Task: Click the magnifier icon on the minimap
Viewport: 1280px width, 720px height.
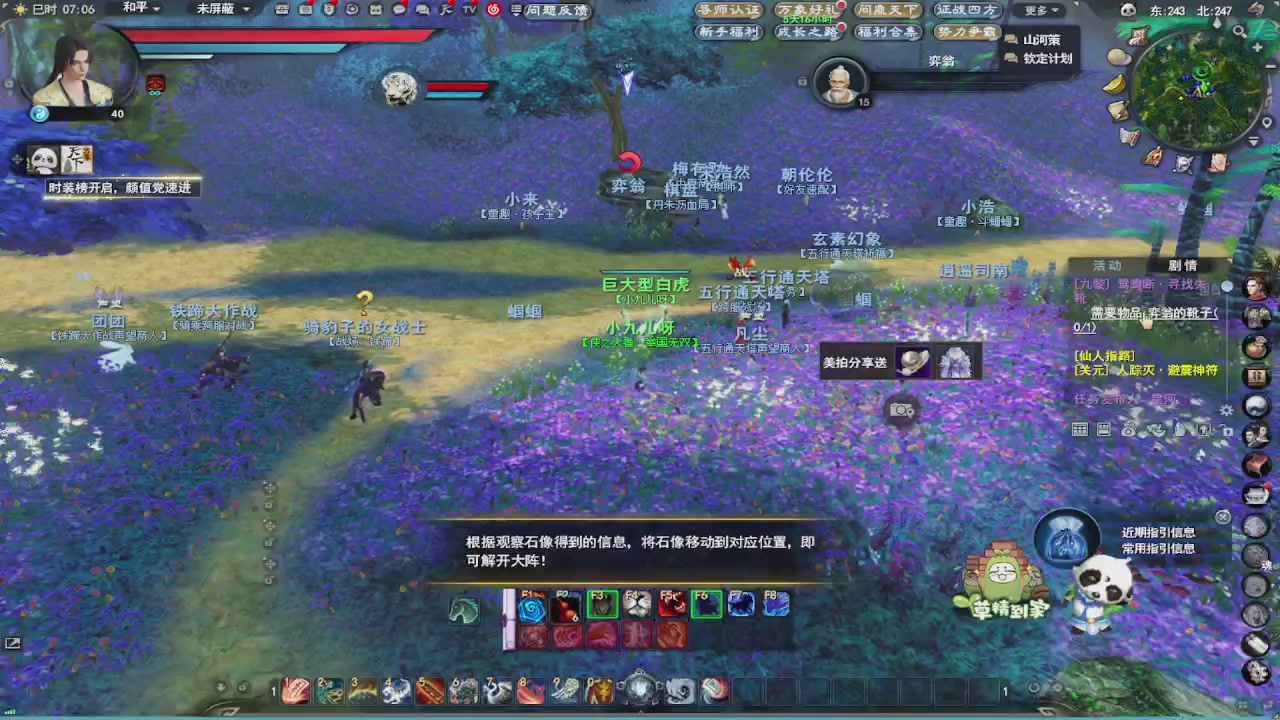Action: [x=1240, y=32]
